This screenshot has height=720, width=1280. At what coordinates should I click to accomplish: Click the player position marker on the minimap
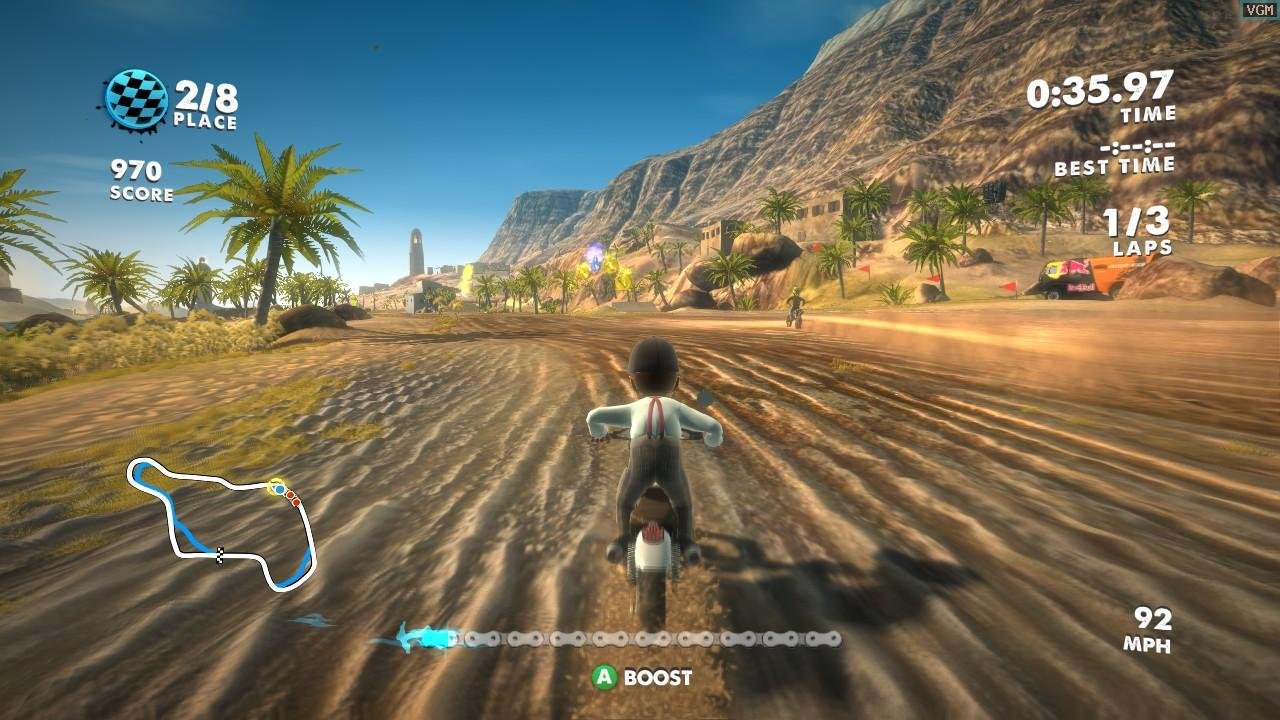(x=279, y=489)
